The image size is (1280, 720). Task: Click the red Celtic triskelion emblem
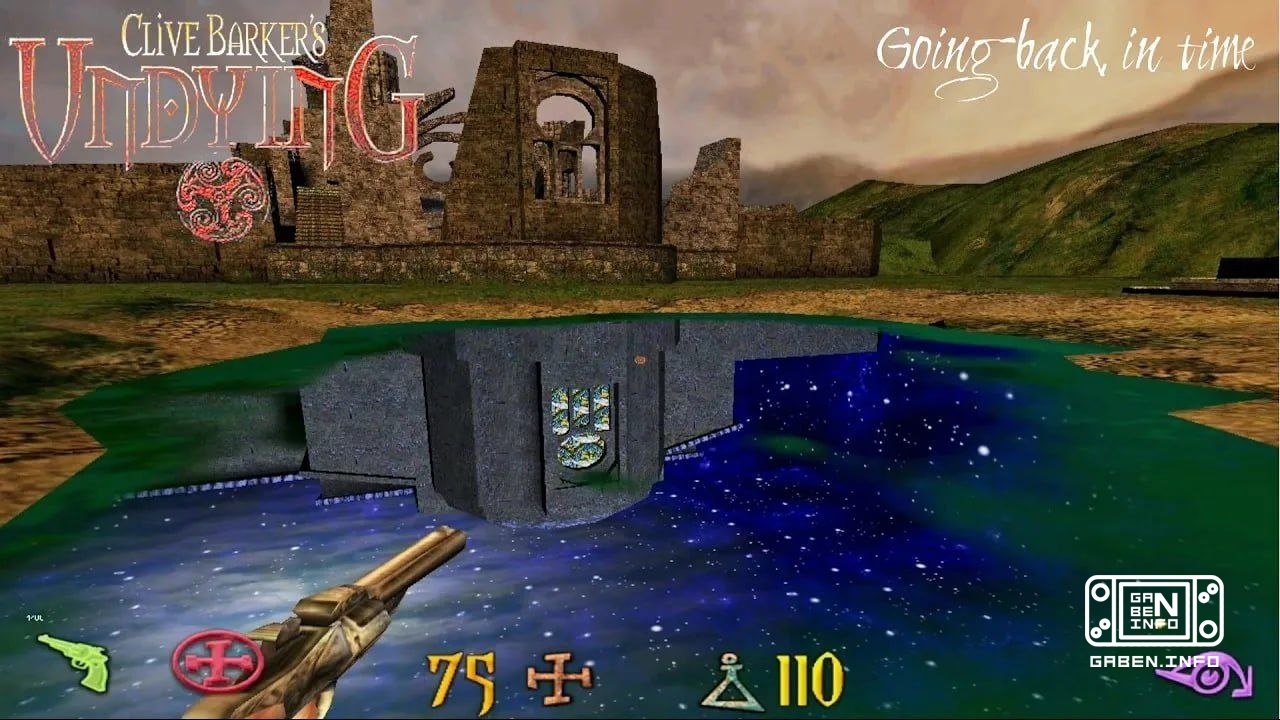click(218, 195)
